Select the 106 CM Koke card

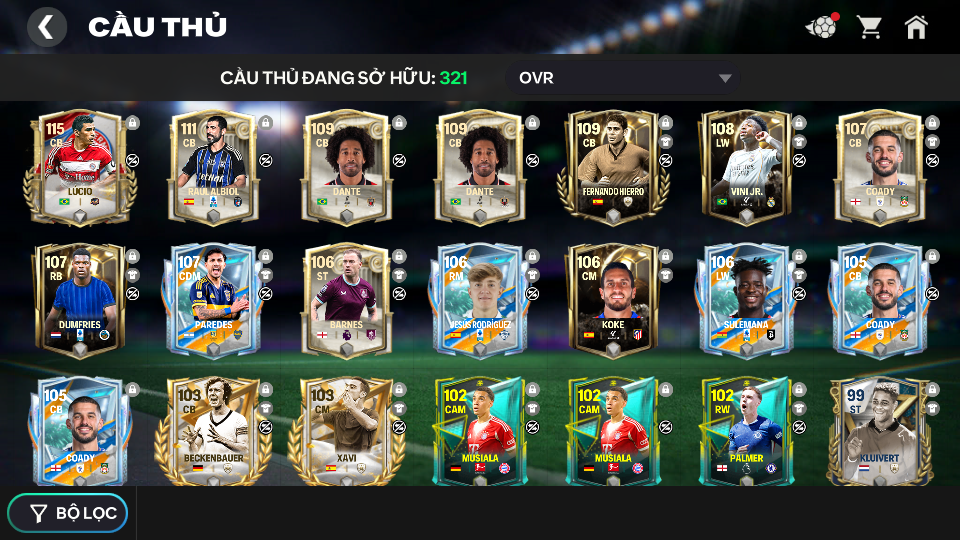pyautogui.click(x=613, y=300)
